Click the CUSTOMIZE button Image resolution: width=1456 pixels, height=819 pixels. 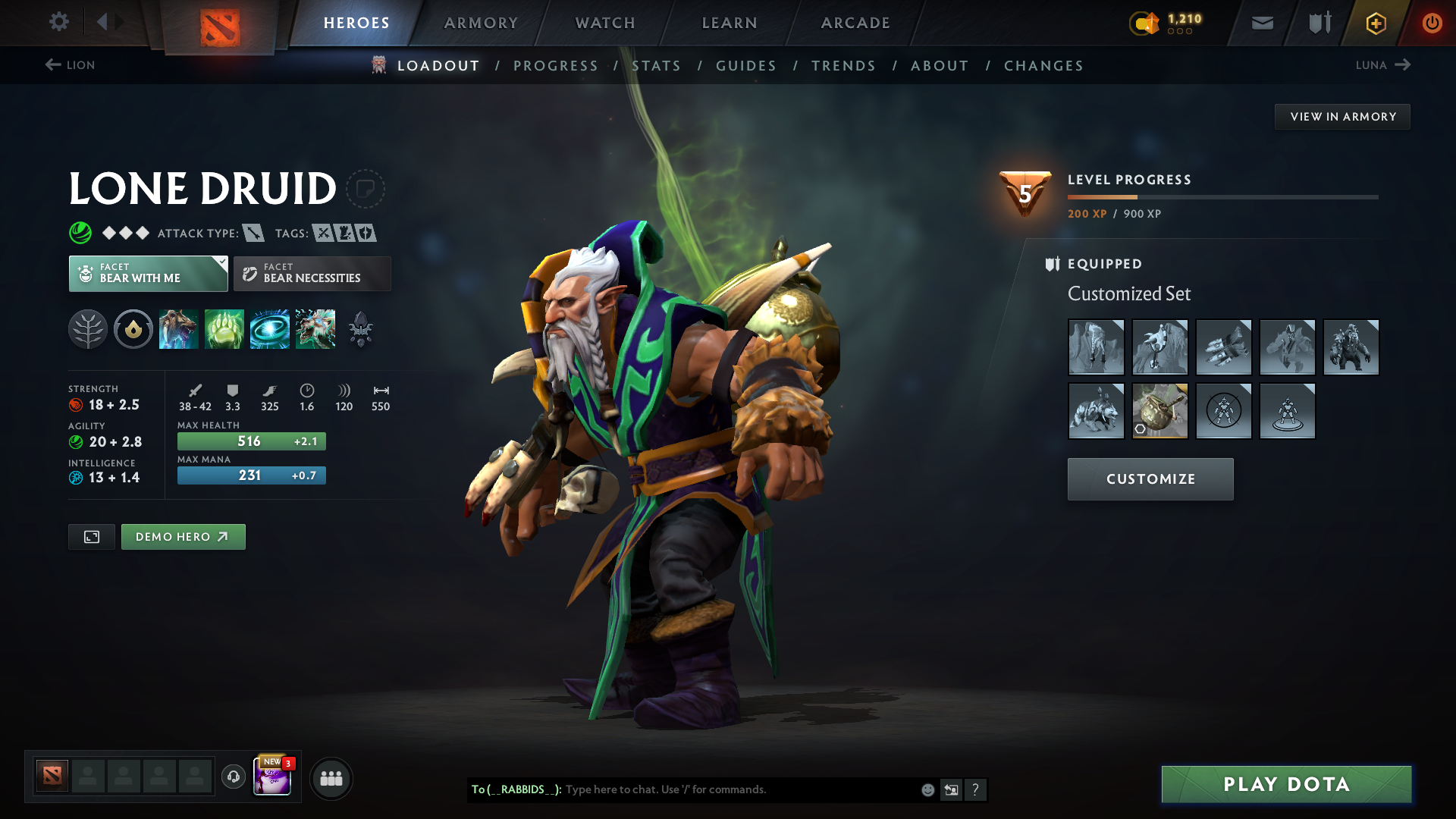pos(1150,479)
